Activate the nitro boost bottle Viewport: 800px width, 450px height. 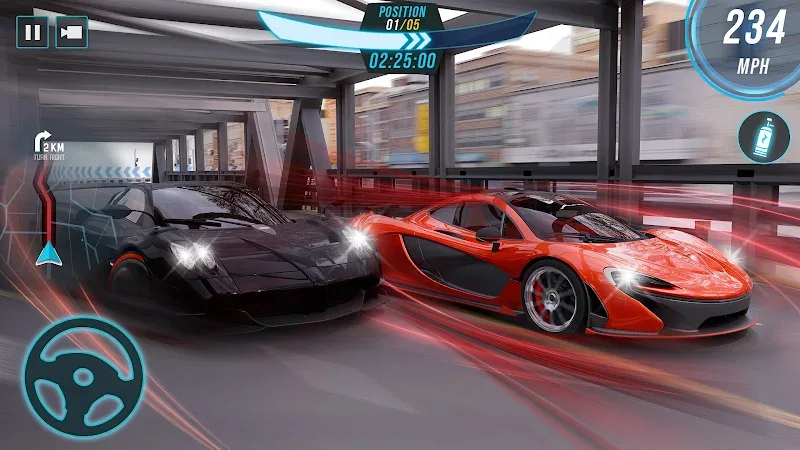click(763, 137)
